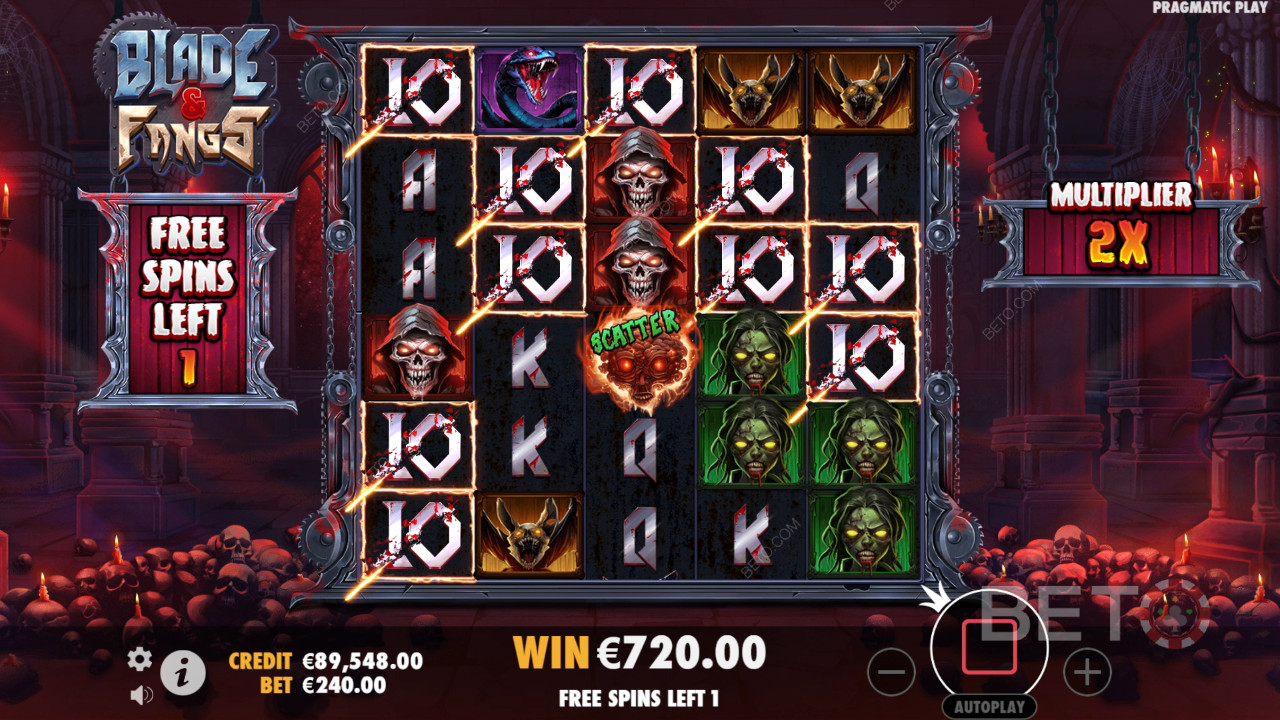This screenshot has width=1280, height=720.
Task: Decrease the bet with minus button
Action: click(x=891, y=672)
